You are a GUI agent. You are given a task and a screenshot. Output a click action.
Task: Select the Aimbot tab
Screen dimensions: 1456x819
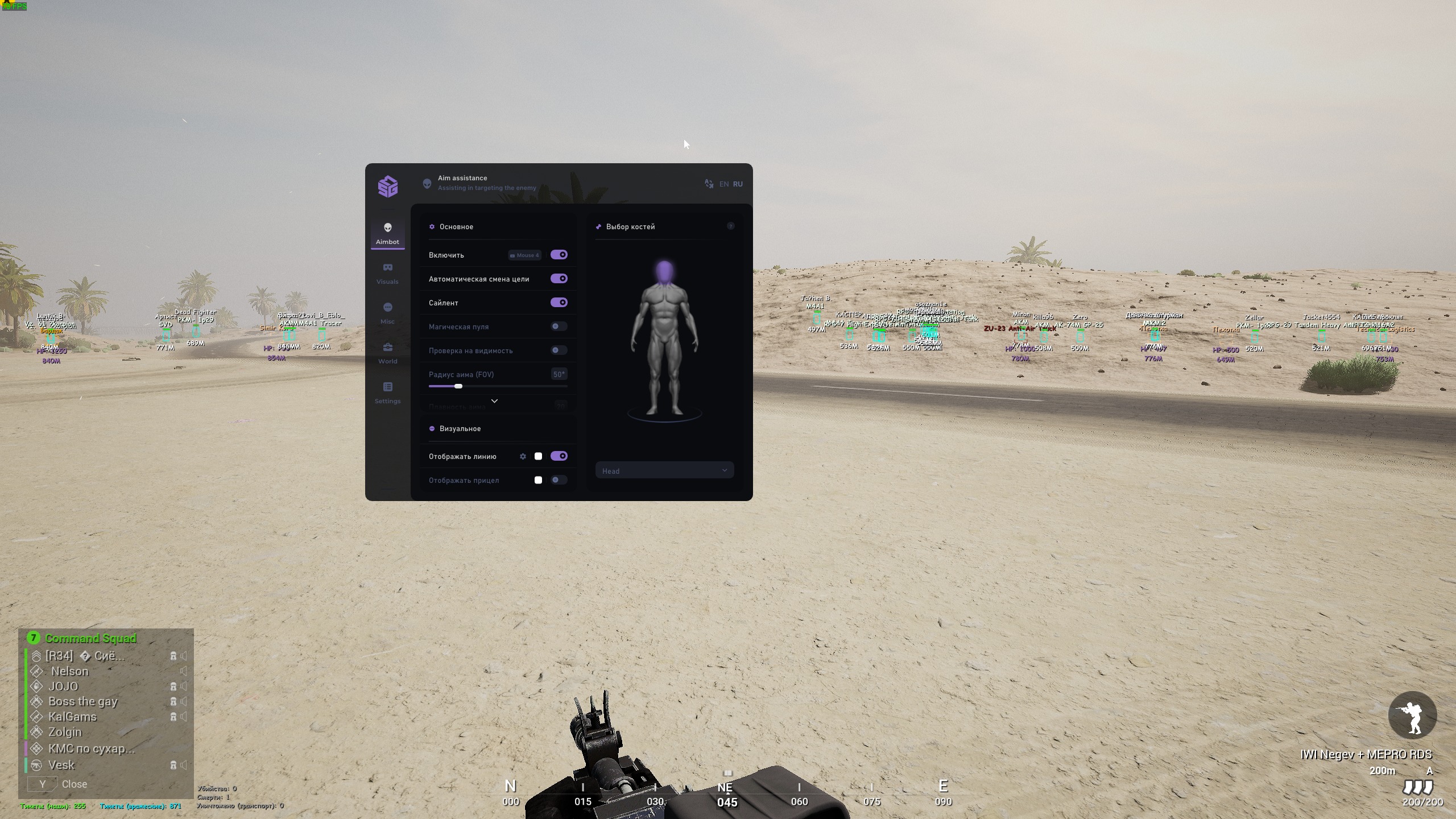387,233
